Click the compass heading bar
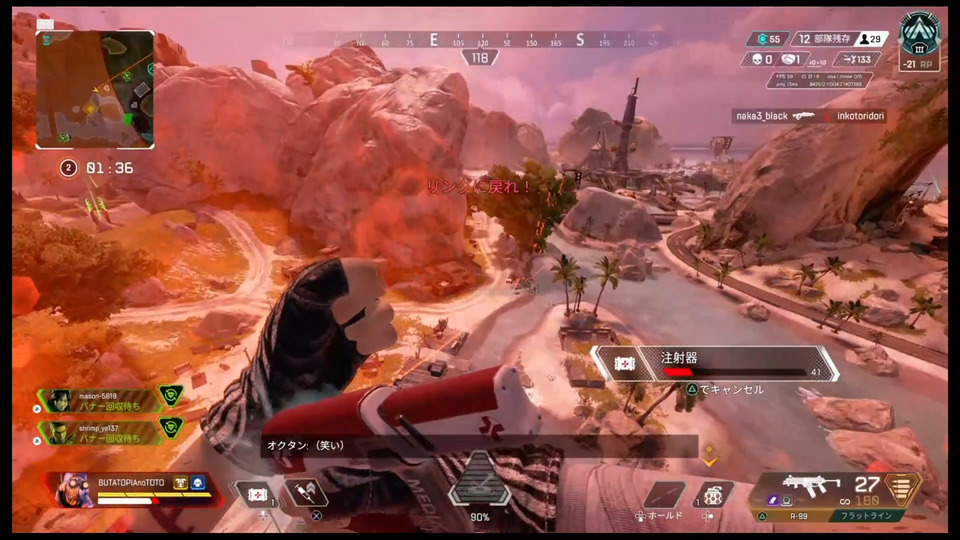Screen dimensions: 960x540 [480, 40]
